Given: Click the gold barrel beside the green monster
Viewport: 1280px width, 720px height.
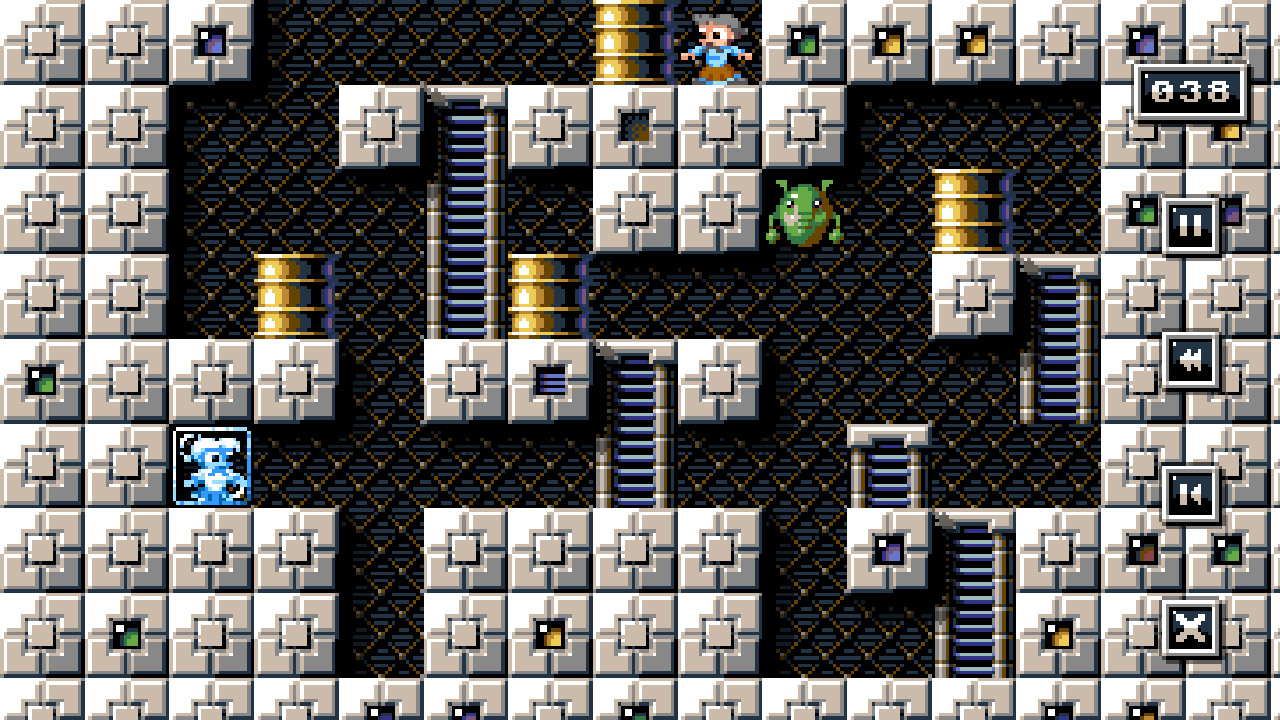Looking at the screenshot, I should (967, 210).
